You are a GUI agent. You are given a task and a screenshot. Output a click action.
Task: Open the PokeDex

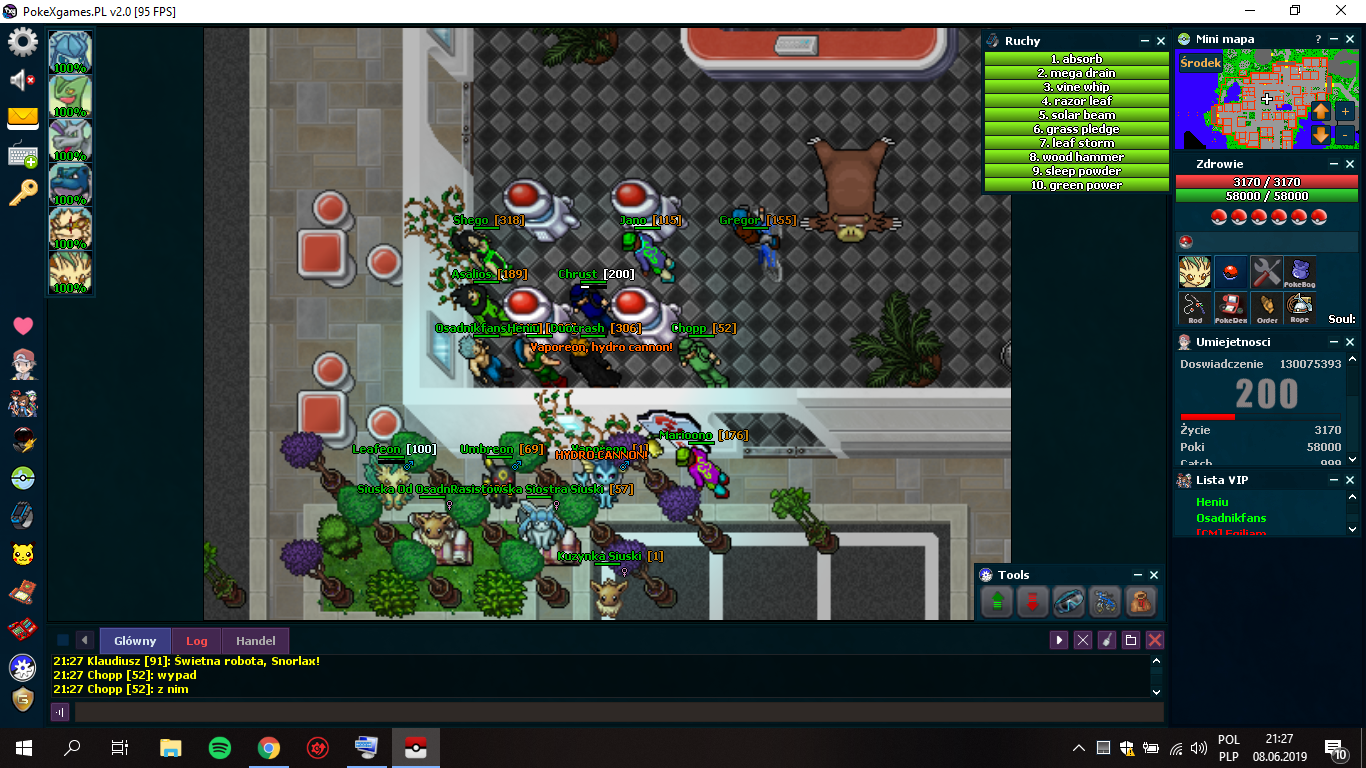tap(1230, 308)
